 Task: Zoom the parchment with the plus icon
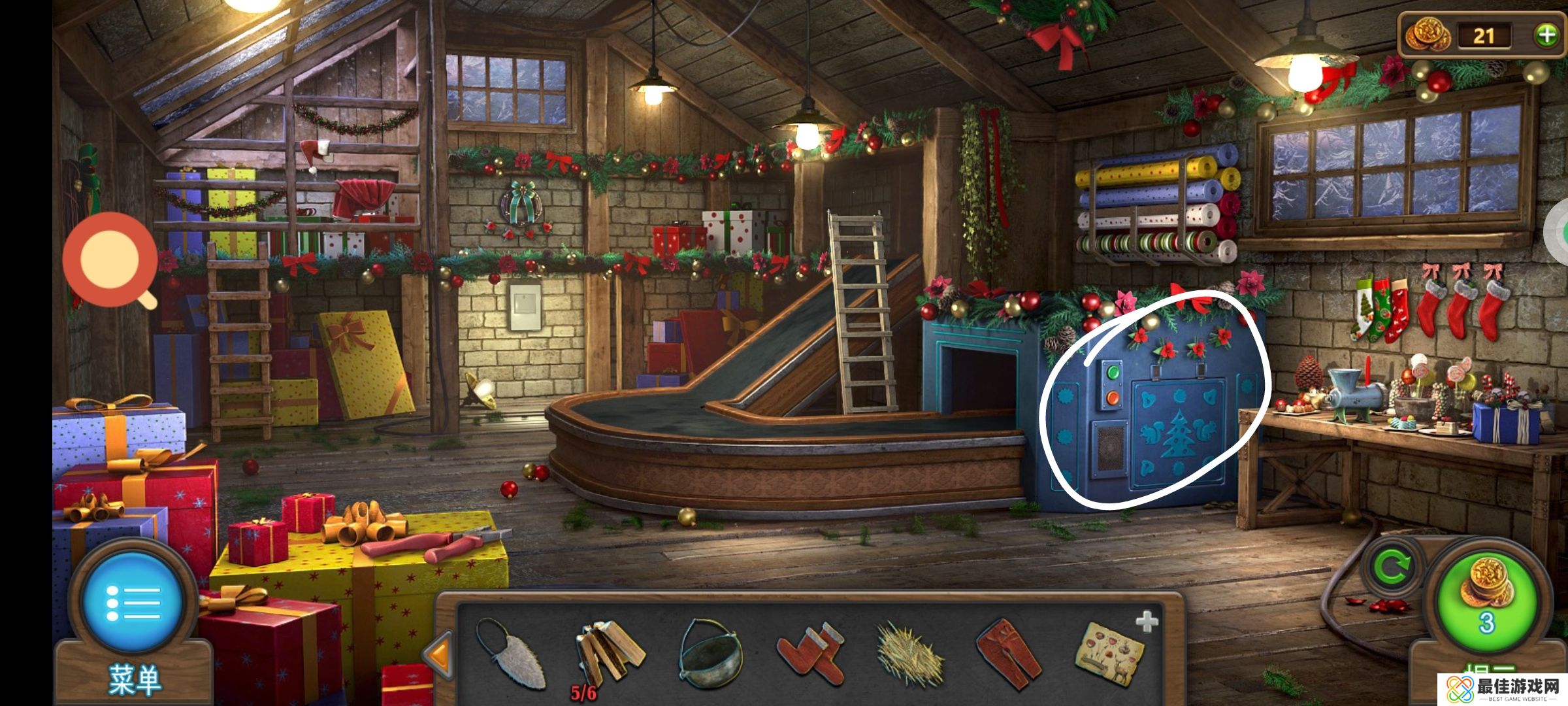click(1147, 622)
